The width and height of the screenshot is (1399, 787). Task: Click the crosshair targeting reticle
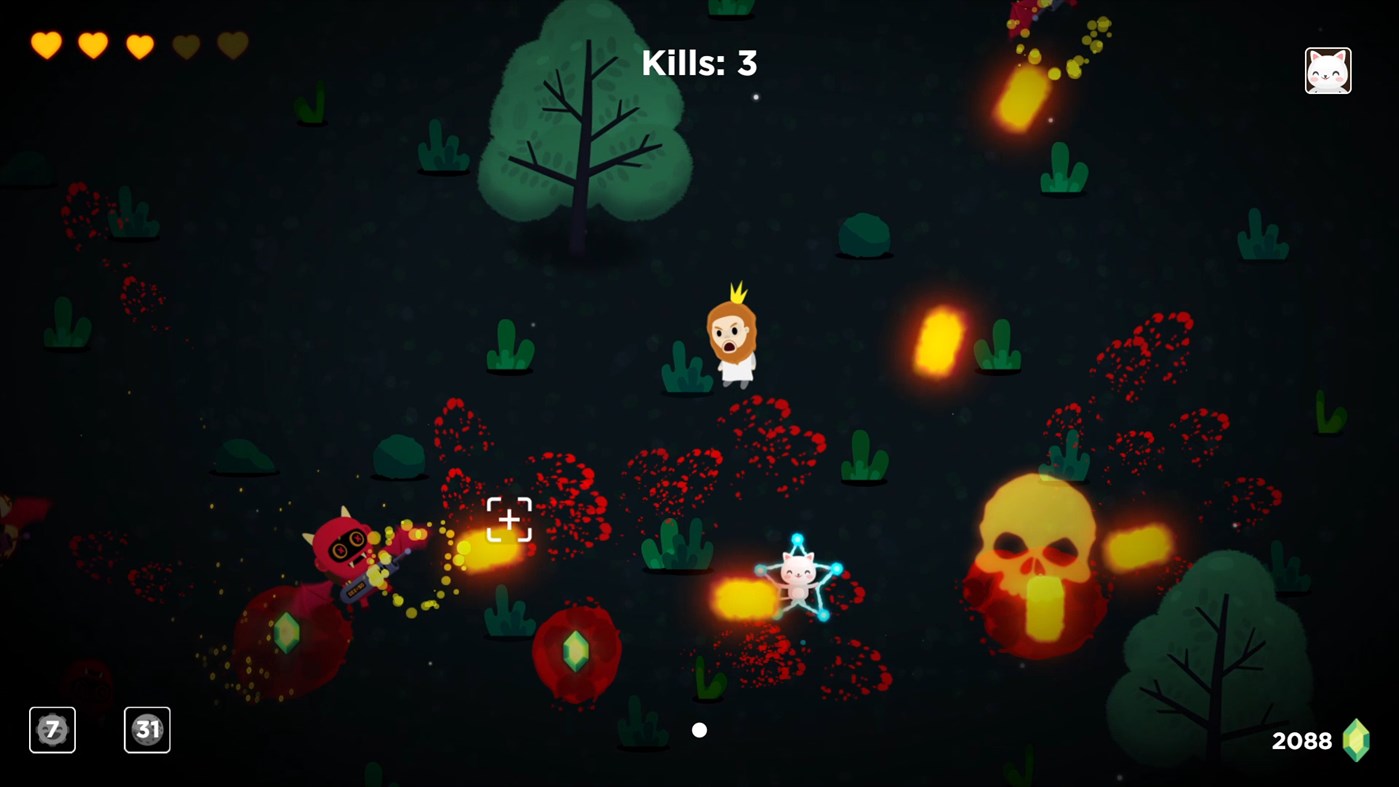tap(509, 519)
